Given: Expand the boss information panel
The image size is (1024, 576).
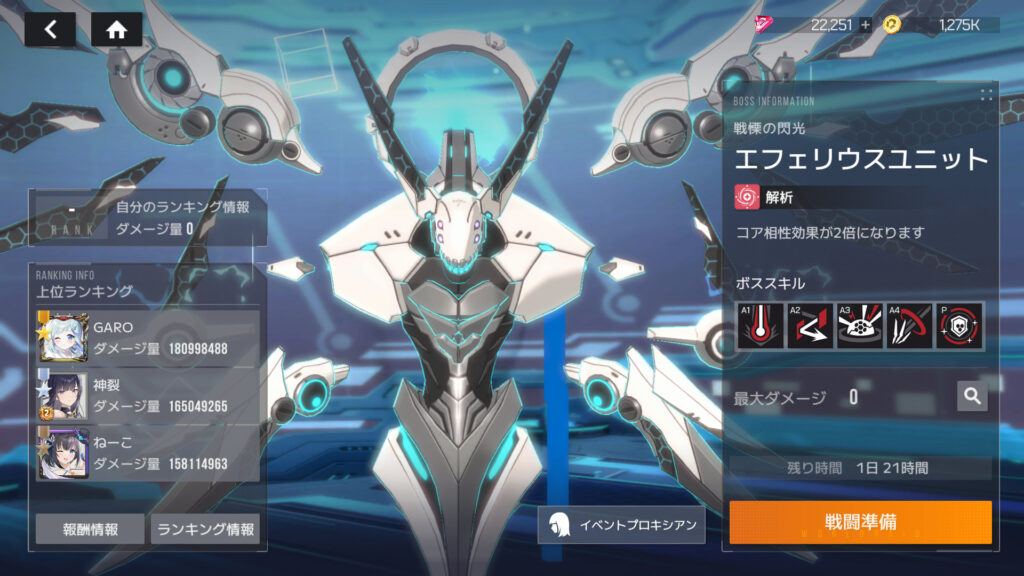Looking at the screenshot, I should 986,95.
